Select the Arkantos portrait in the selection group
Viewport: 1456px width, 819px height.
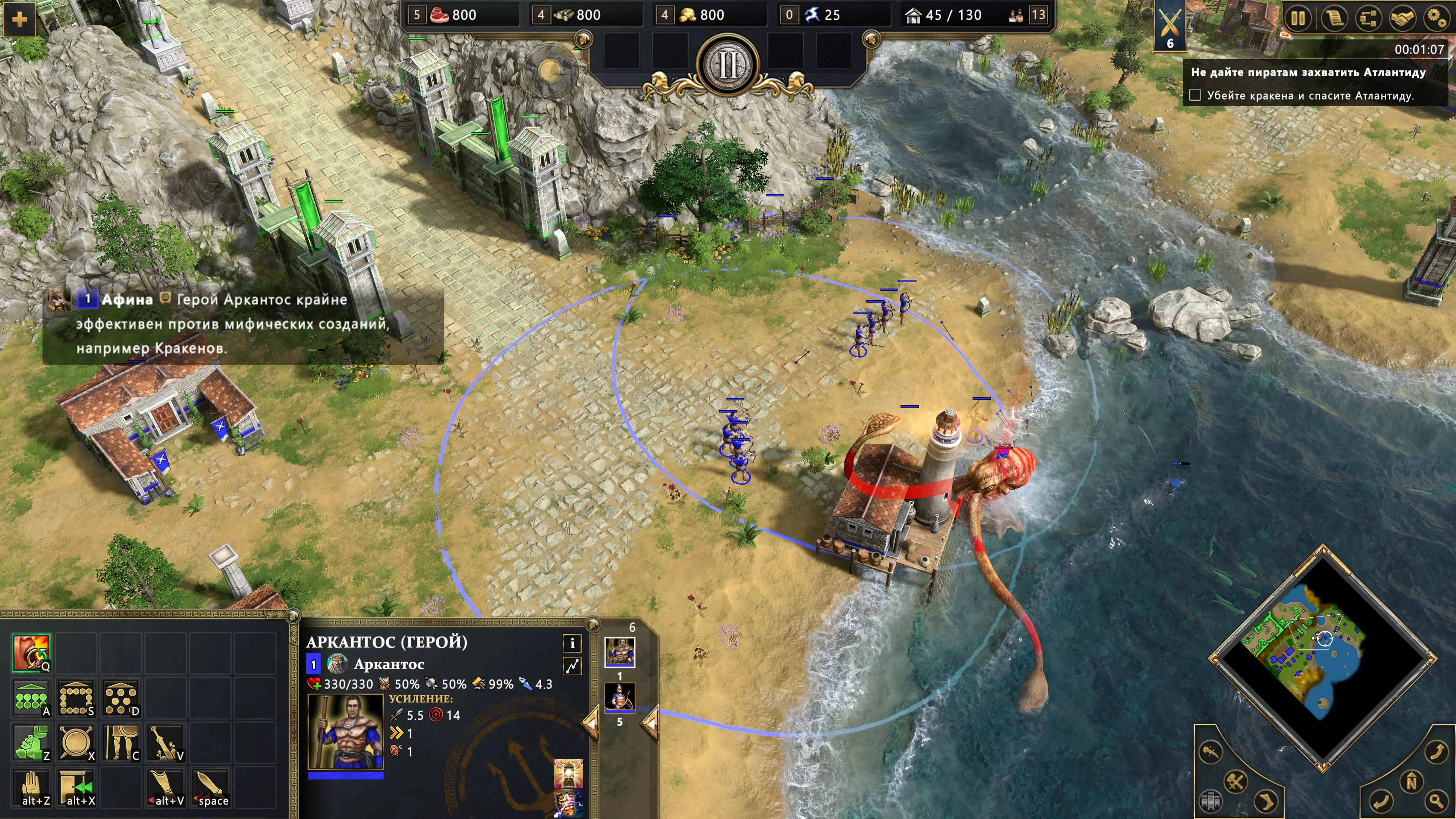click(620, 652)
